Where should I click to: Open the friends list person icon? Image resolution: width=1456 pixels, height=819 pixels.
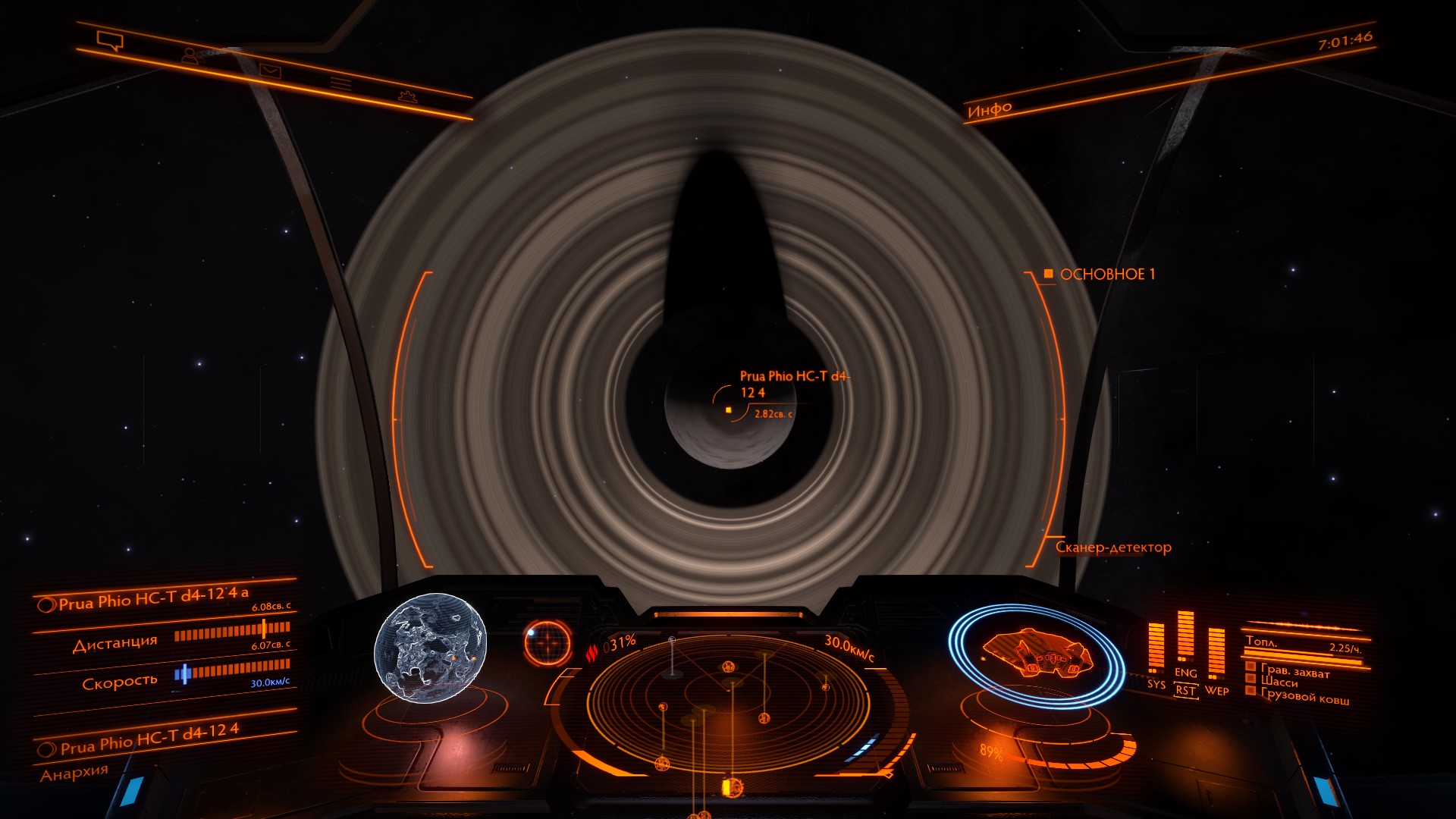[x=190, y=55]
